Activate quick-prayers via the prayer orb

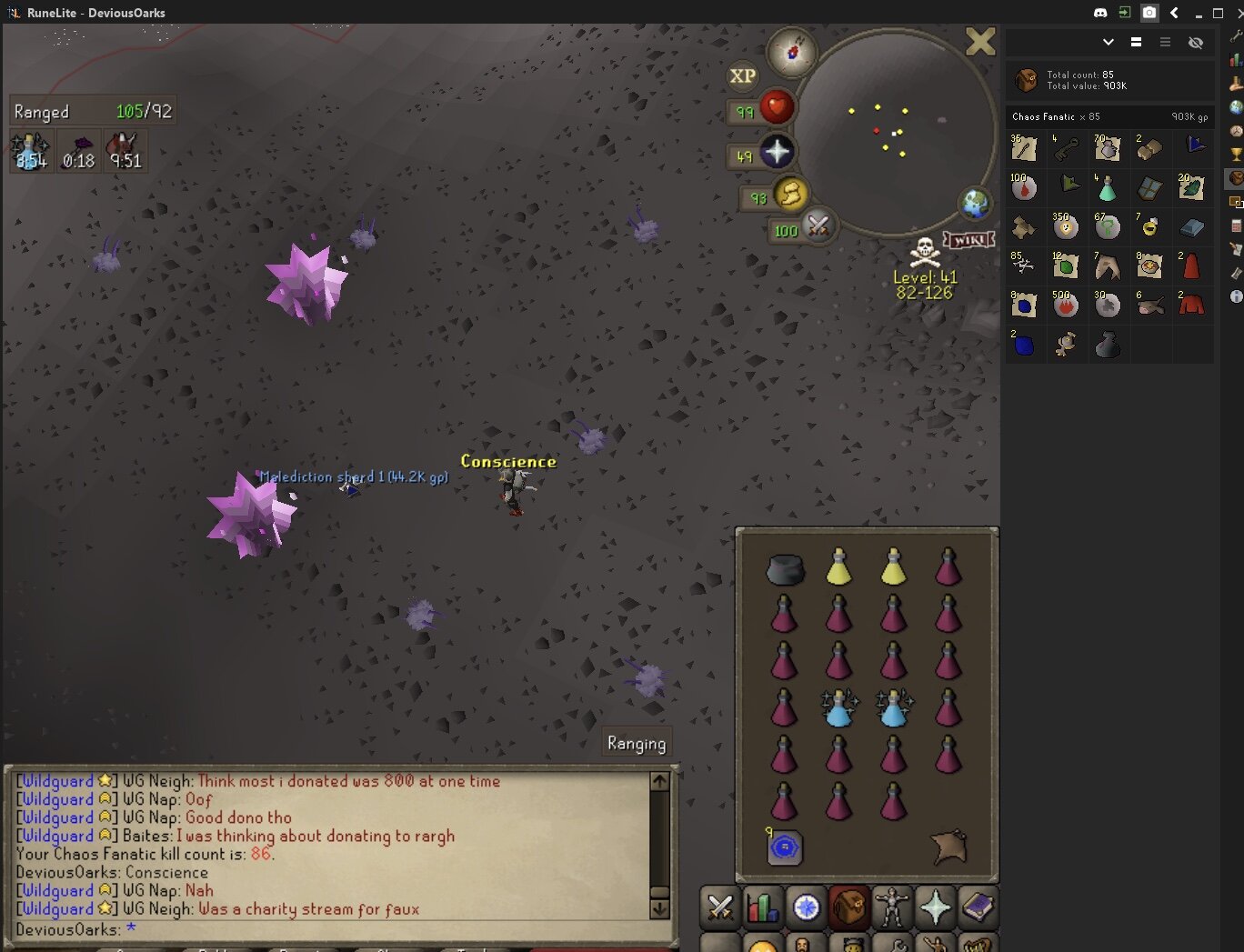[x=776, y=152]
